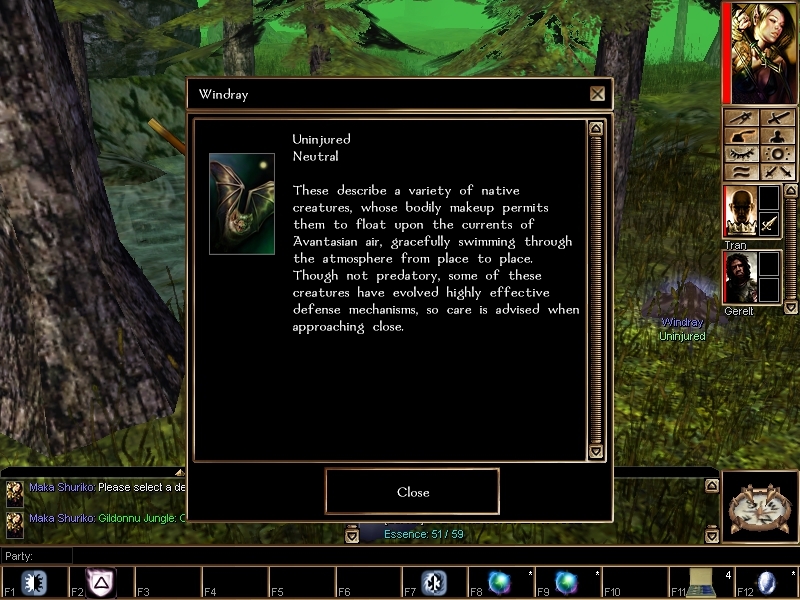Select Tran's party portrait
This screenshot has width=800, height=600.
coord(738,212)
